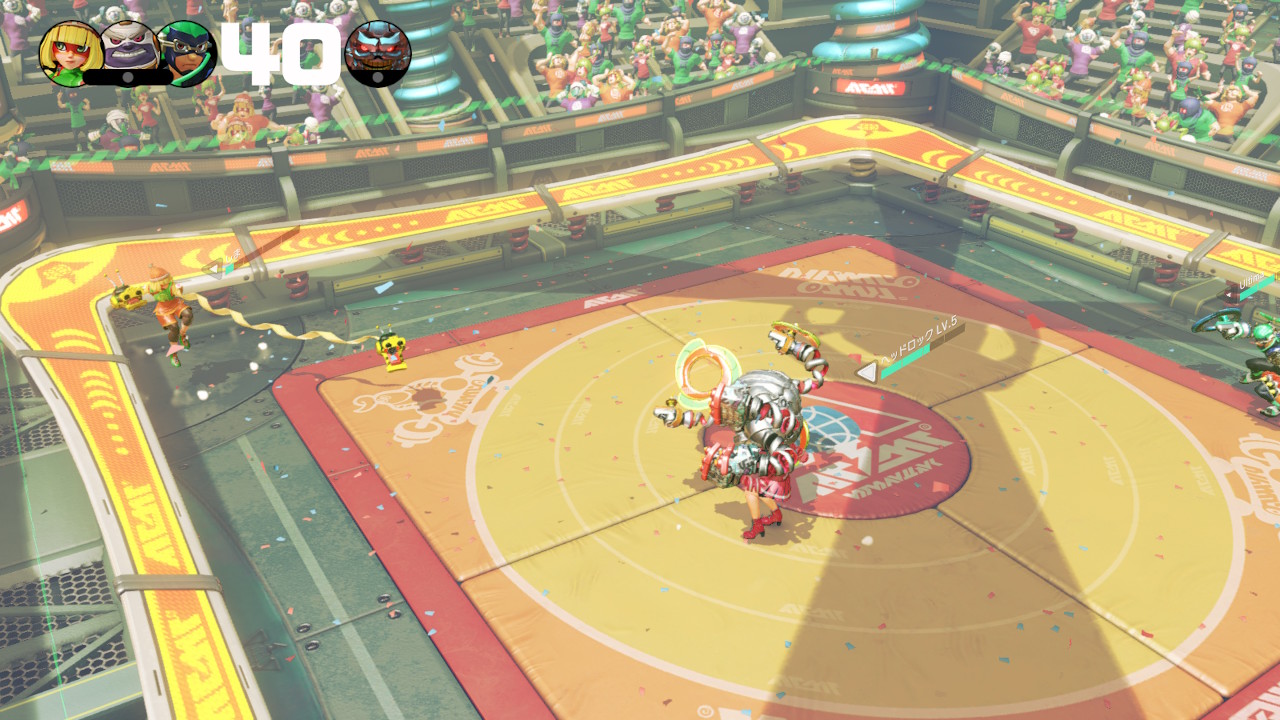Select Min Min's player portrait
The image size is (1280, 720).
click(x=70, y=52)
